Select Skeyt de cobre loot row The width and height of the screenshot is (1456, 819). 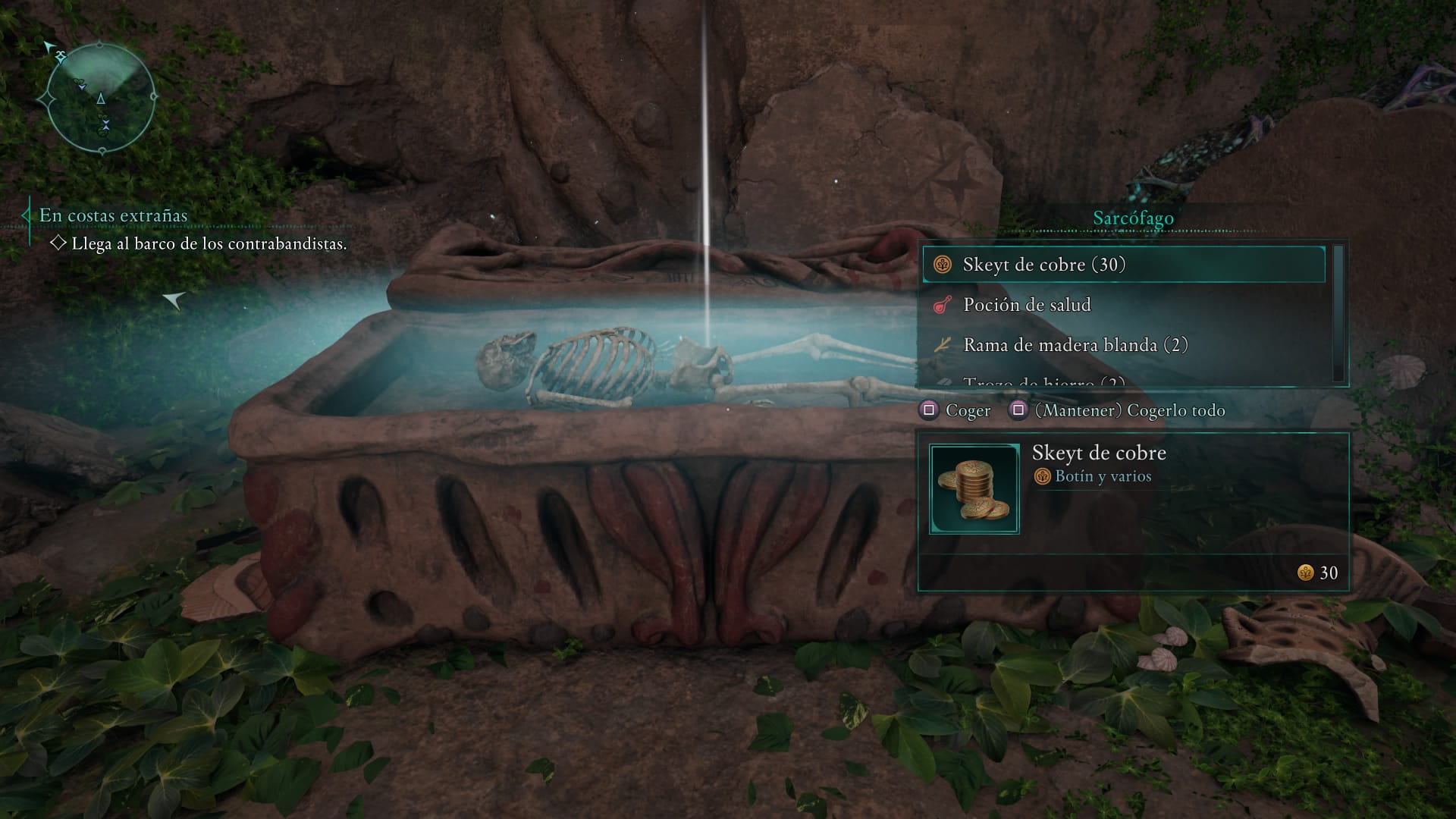pos(1122,265)
